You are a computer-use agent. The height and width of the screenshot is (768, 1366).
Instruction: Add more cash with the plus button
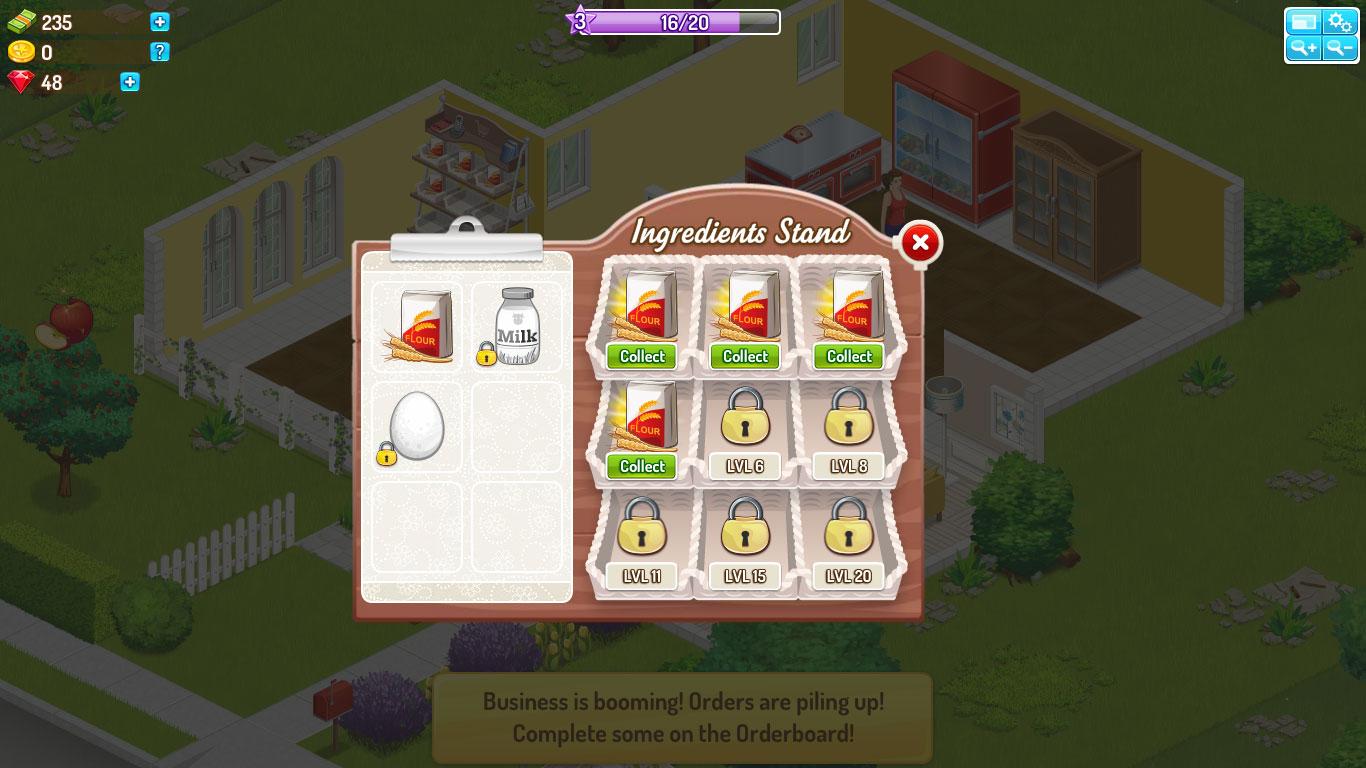point(160,22)
